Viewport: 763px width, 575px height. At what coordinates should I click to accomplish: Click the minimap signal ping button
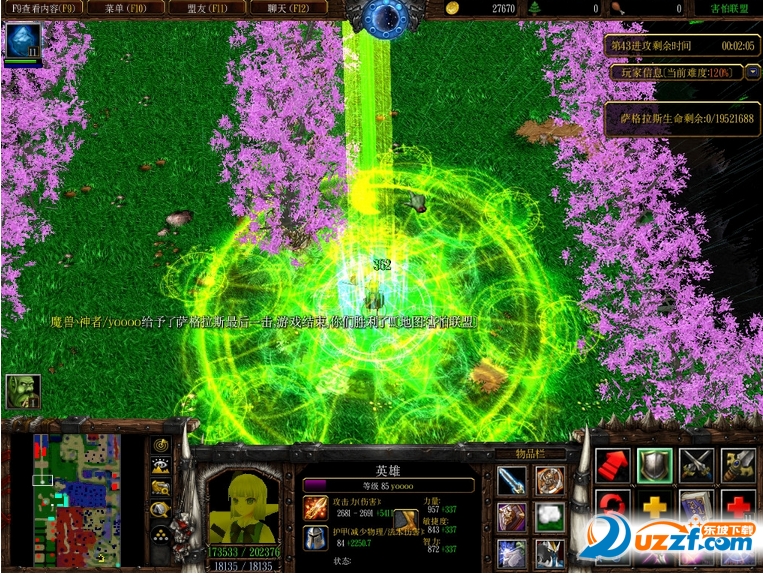pyautogui.click(x=161, y=445)
